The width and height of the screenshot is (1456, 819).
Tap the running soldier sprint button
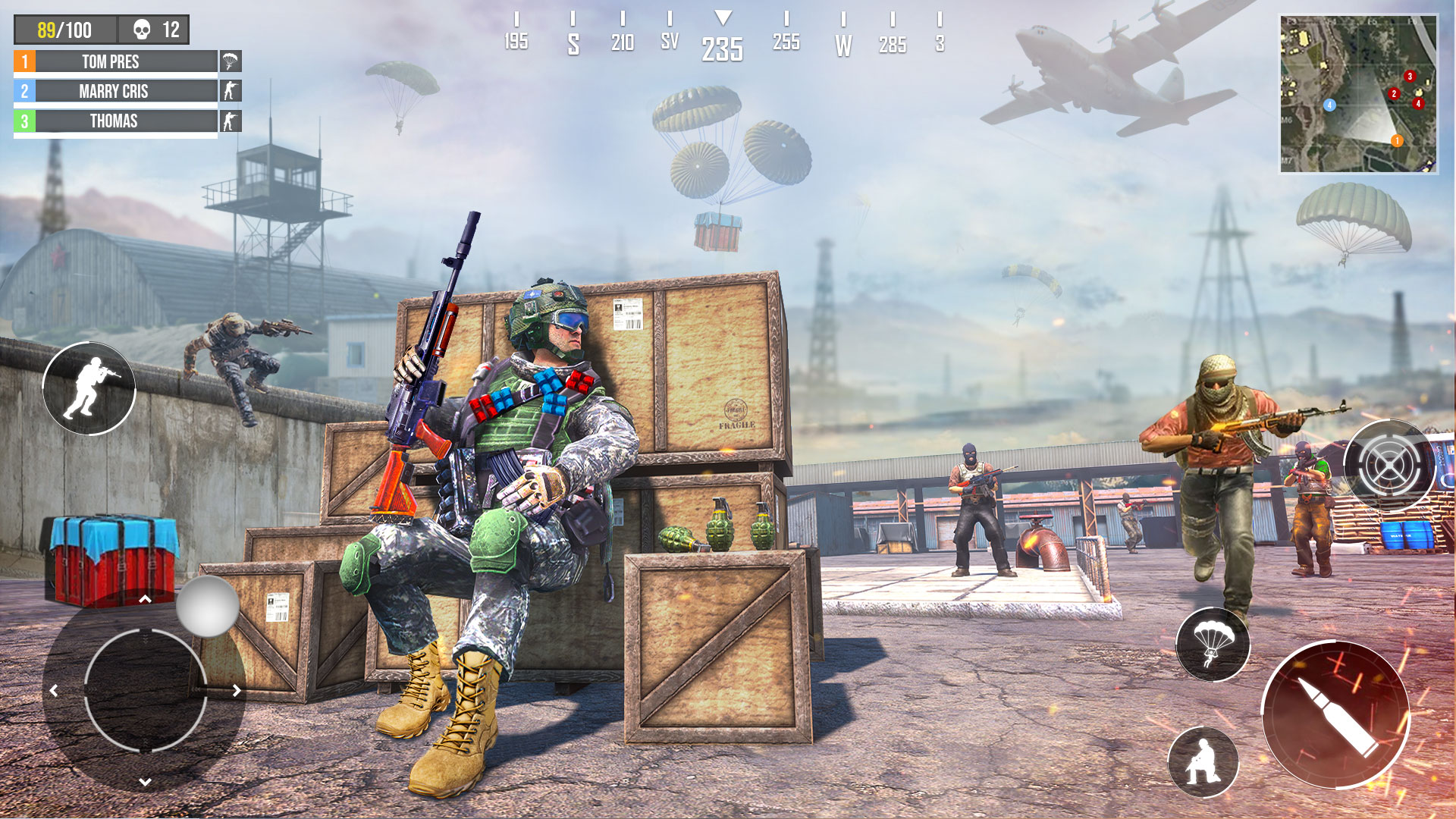click(89, 388)
